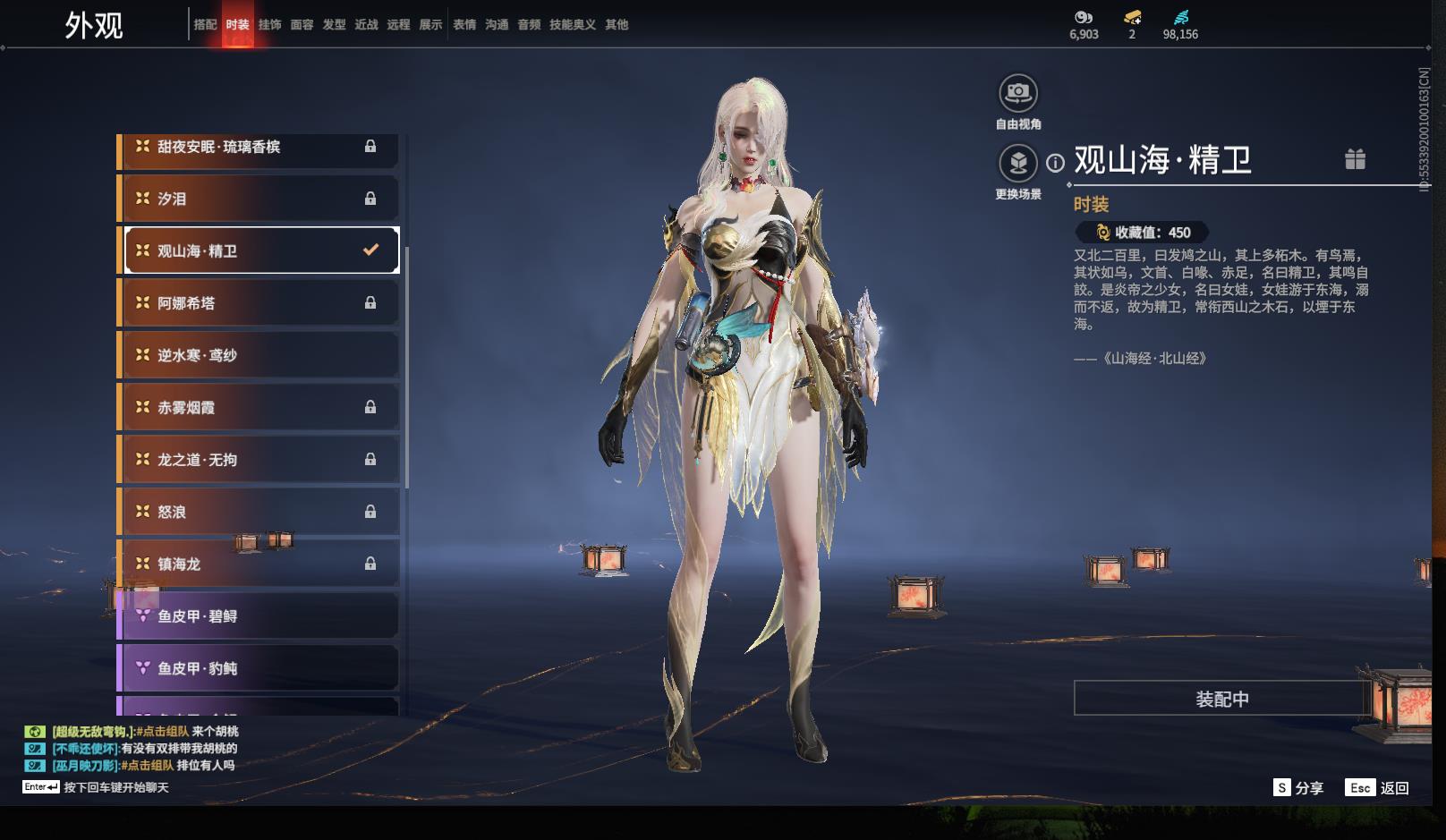Click the 更换场景 scene button
The height and width of the screenshot is (840, 1446).
point(1018,164)
